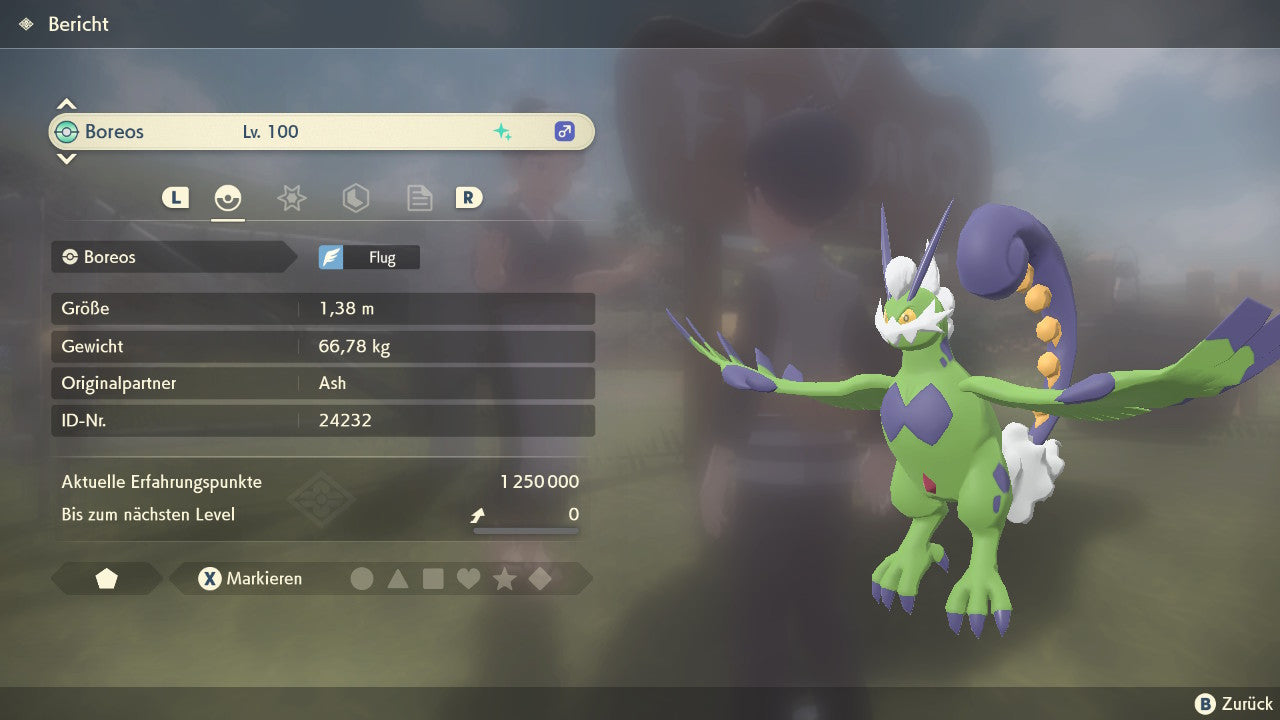The image size is (1280, 720).
Task: Open the hexagon shield tab
Action: (x=355, y=198)
